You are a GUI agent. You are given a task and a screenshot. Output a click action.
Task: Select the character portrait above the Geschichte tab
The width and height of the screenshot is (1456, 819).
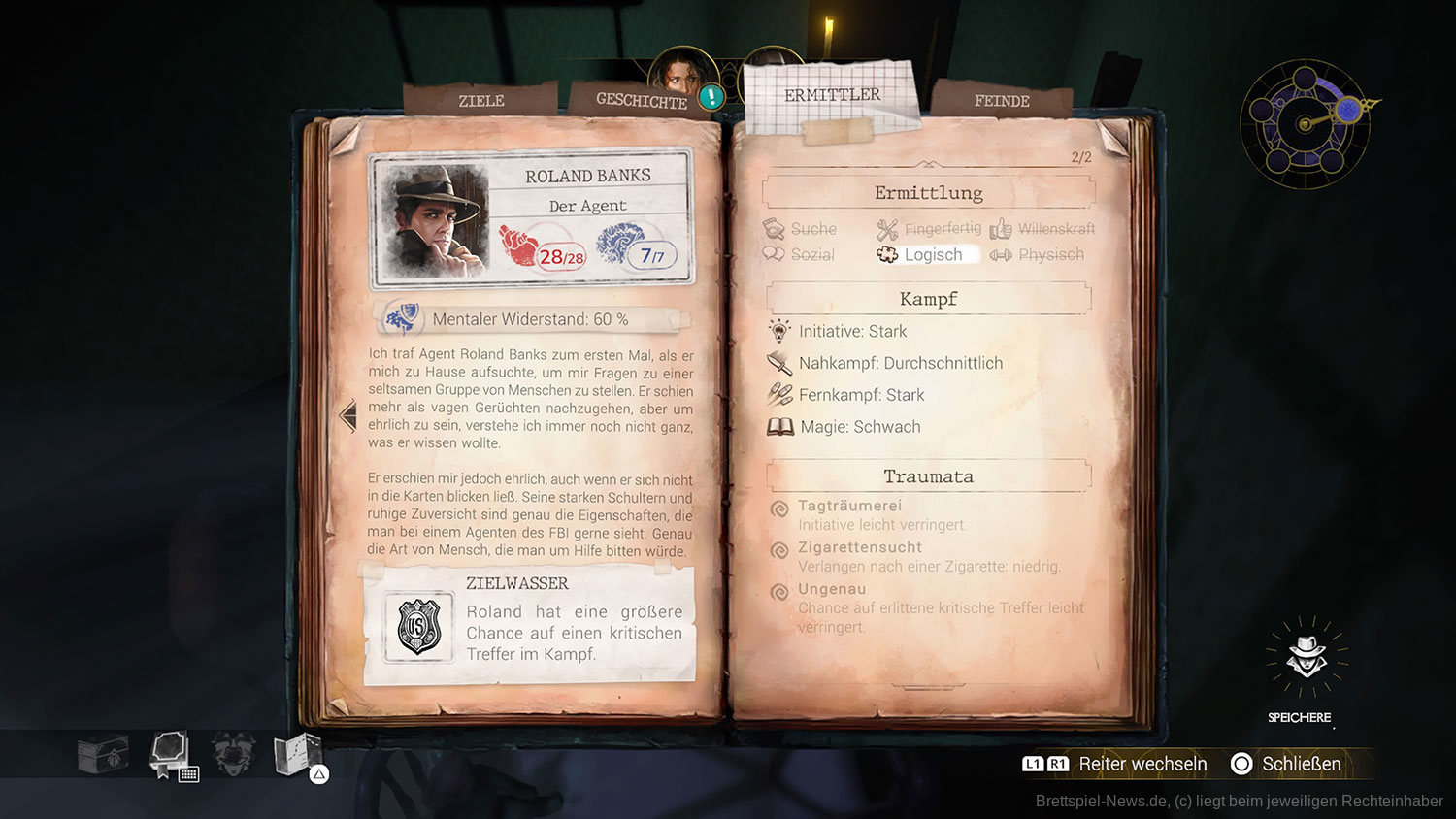(682, 72)
